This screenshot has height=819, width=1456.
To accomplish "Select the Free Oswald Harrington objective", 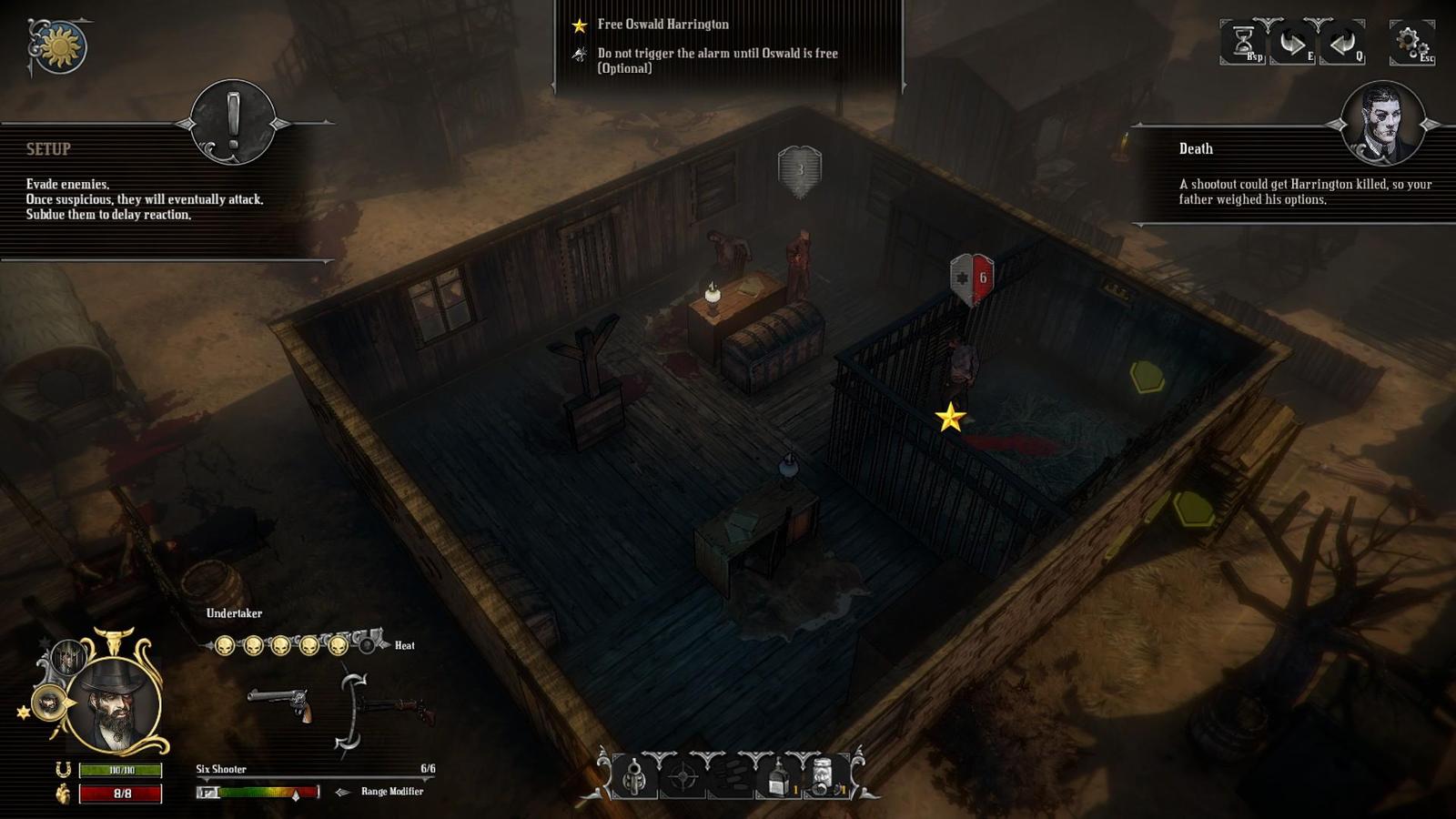I will pos(662,25).
